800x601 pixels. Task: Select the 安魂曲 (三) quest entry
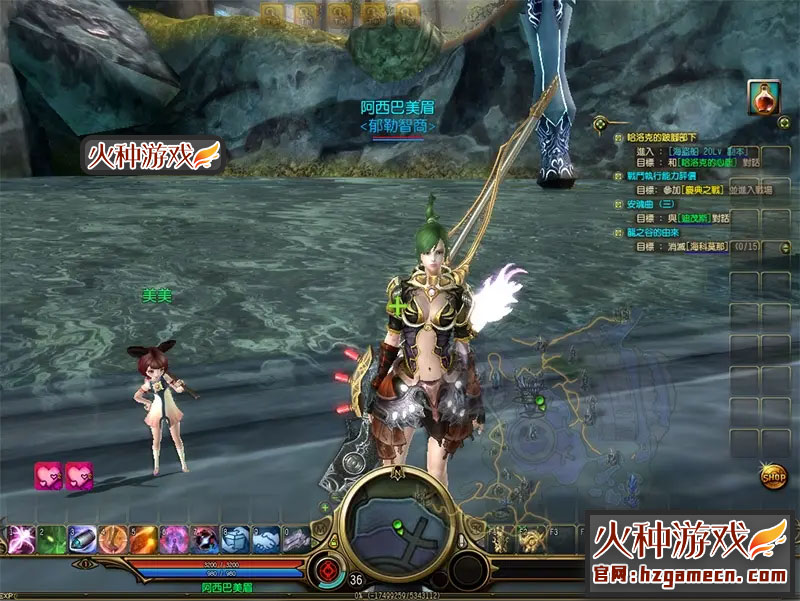652,203
